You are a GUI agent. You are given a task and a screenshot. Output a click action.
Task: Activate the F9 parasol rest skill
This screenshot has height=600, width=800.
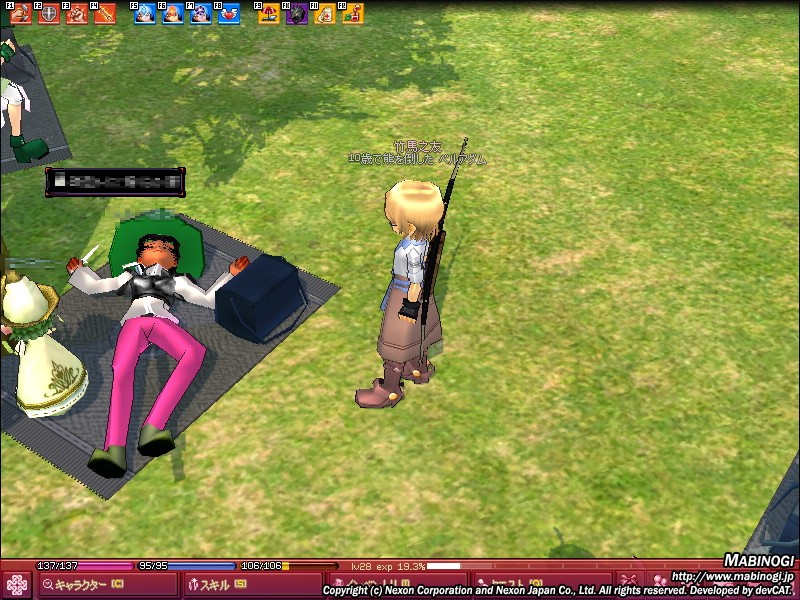click(269, 14)
